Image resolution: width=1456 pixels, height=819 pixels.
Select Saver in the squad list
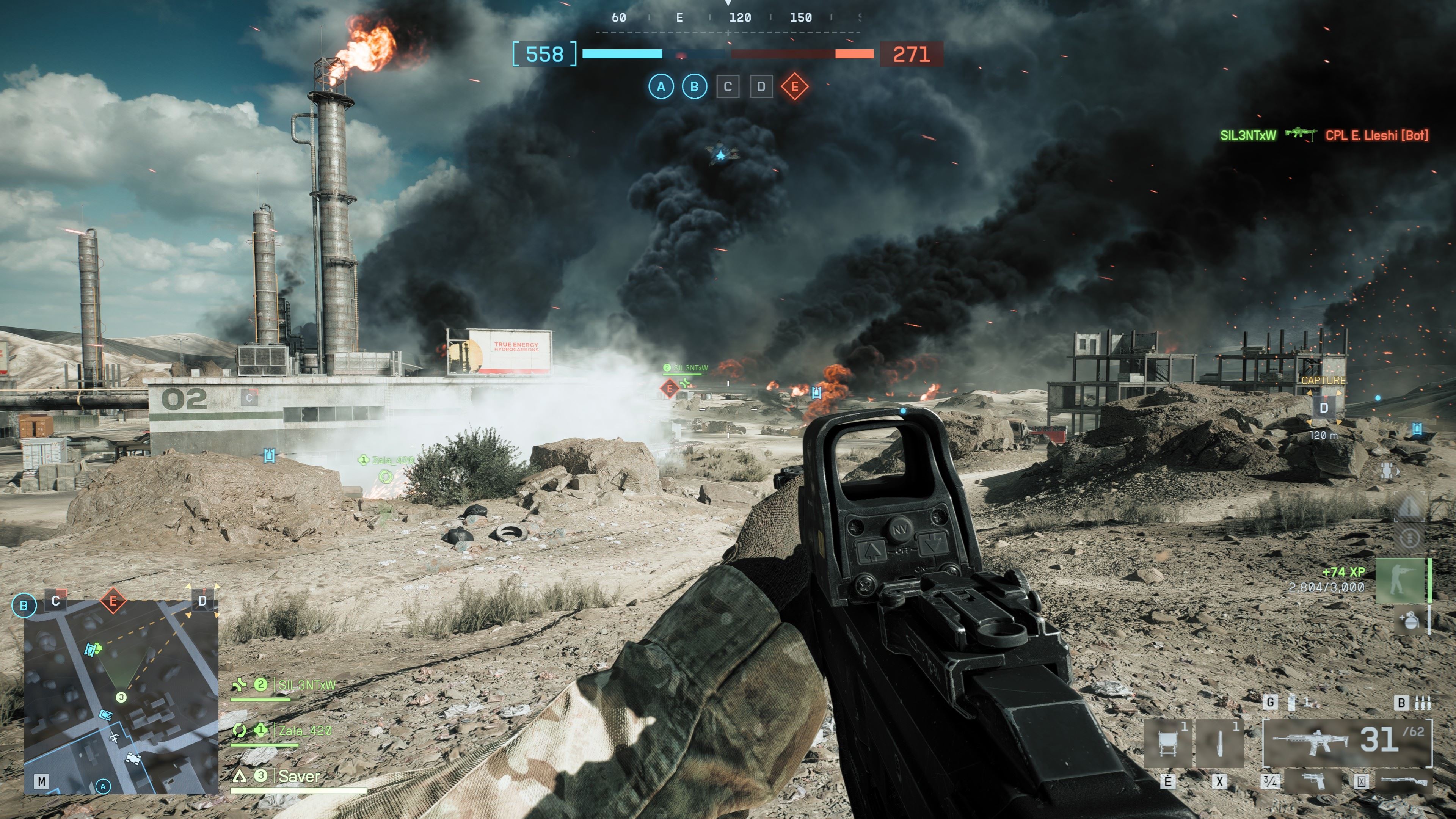[x=298, y=777]
